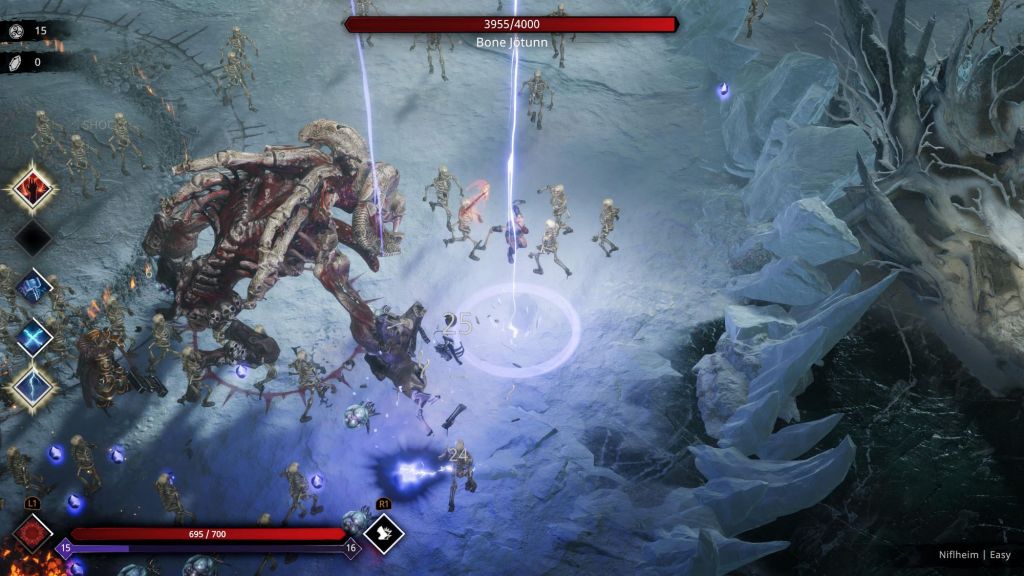Use the red rune skill beside the health bar
The width and height of the screenshot is (1024, 576).
click(32, 533)
